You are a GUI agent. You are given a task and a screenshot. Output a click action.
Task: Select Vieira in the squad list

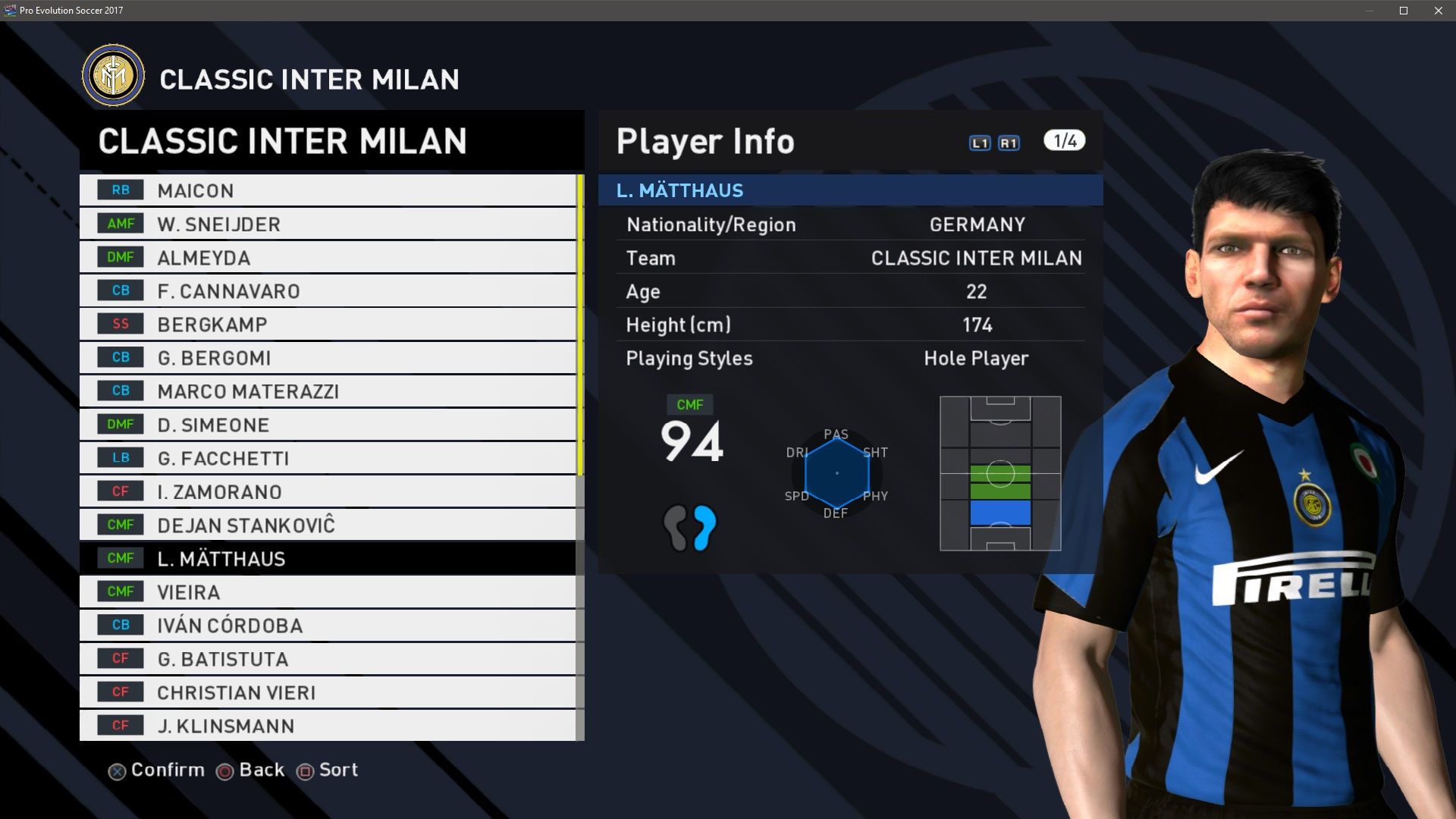click(328, 591)
